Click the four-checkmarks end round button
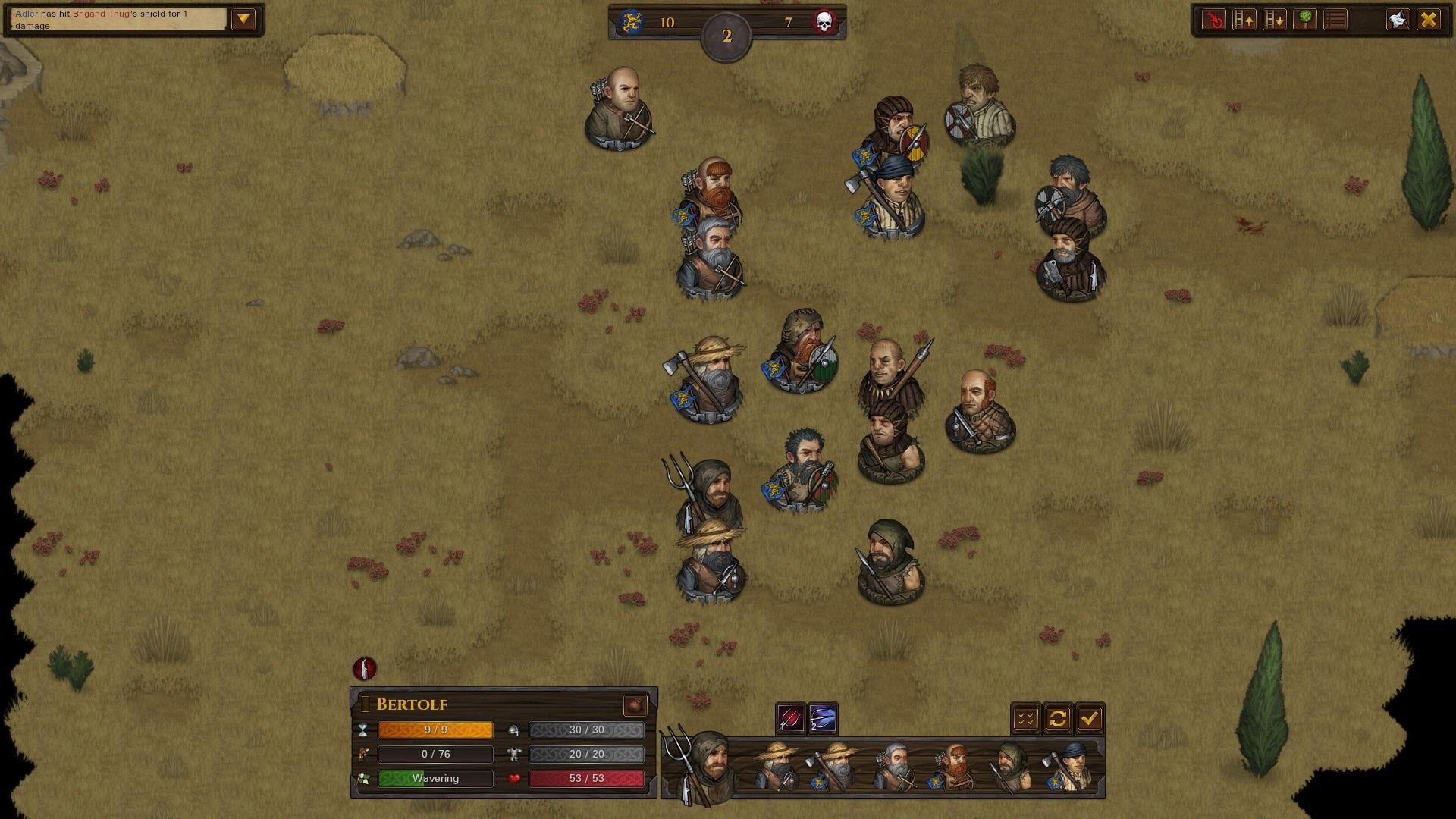This screenshot has width=1456, height=819. (1026, 718)
